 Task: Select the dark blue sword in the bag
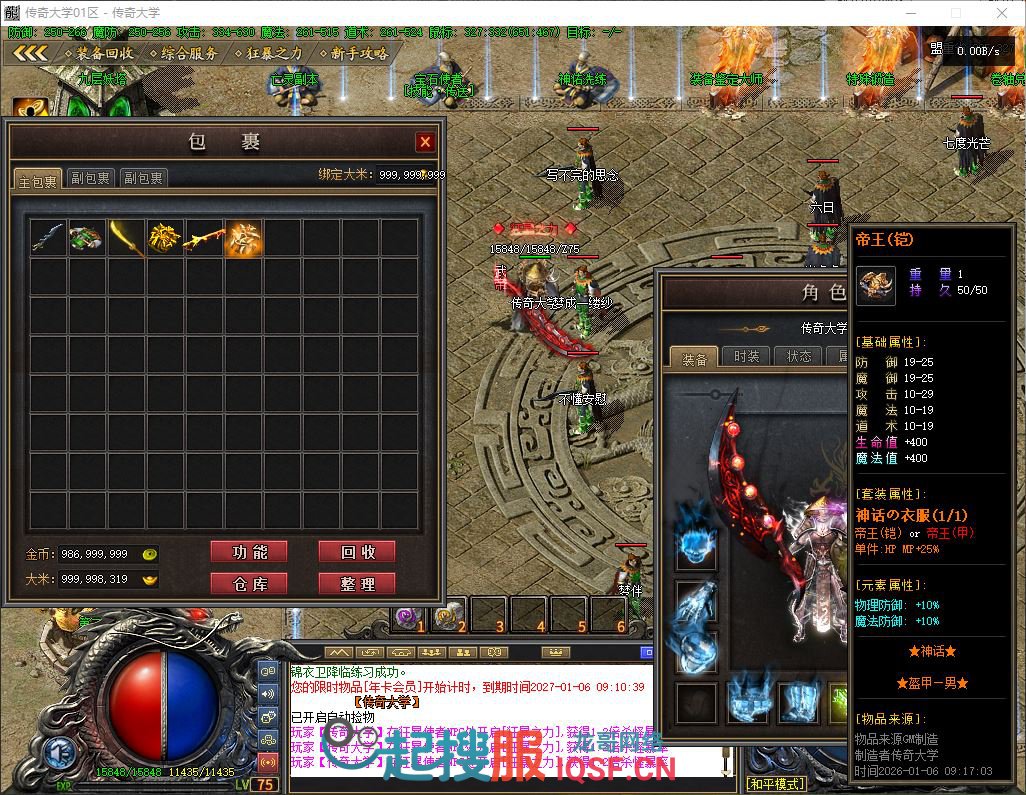point(48,238)
